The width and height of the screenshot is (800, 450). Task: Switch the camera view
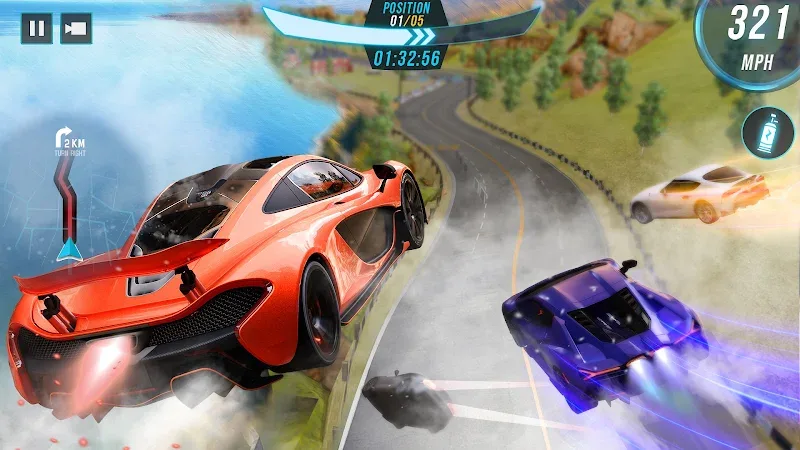coord(76,28)
